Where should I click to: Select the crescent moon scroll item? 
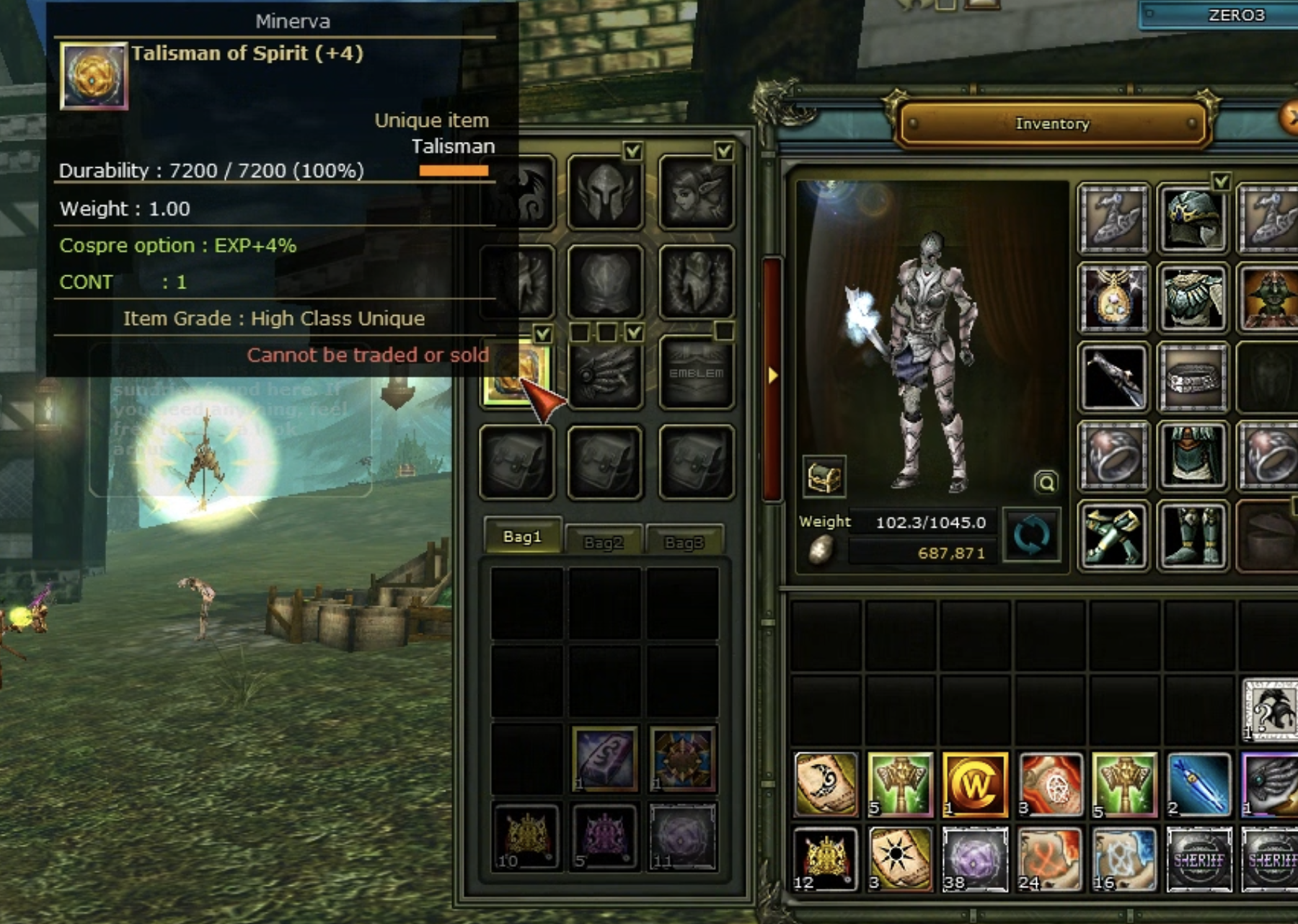[x=826, y=784]
